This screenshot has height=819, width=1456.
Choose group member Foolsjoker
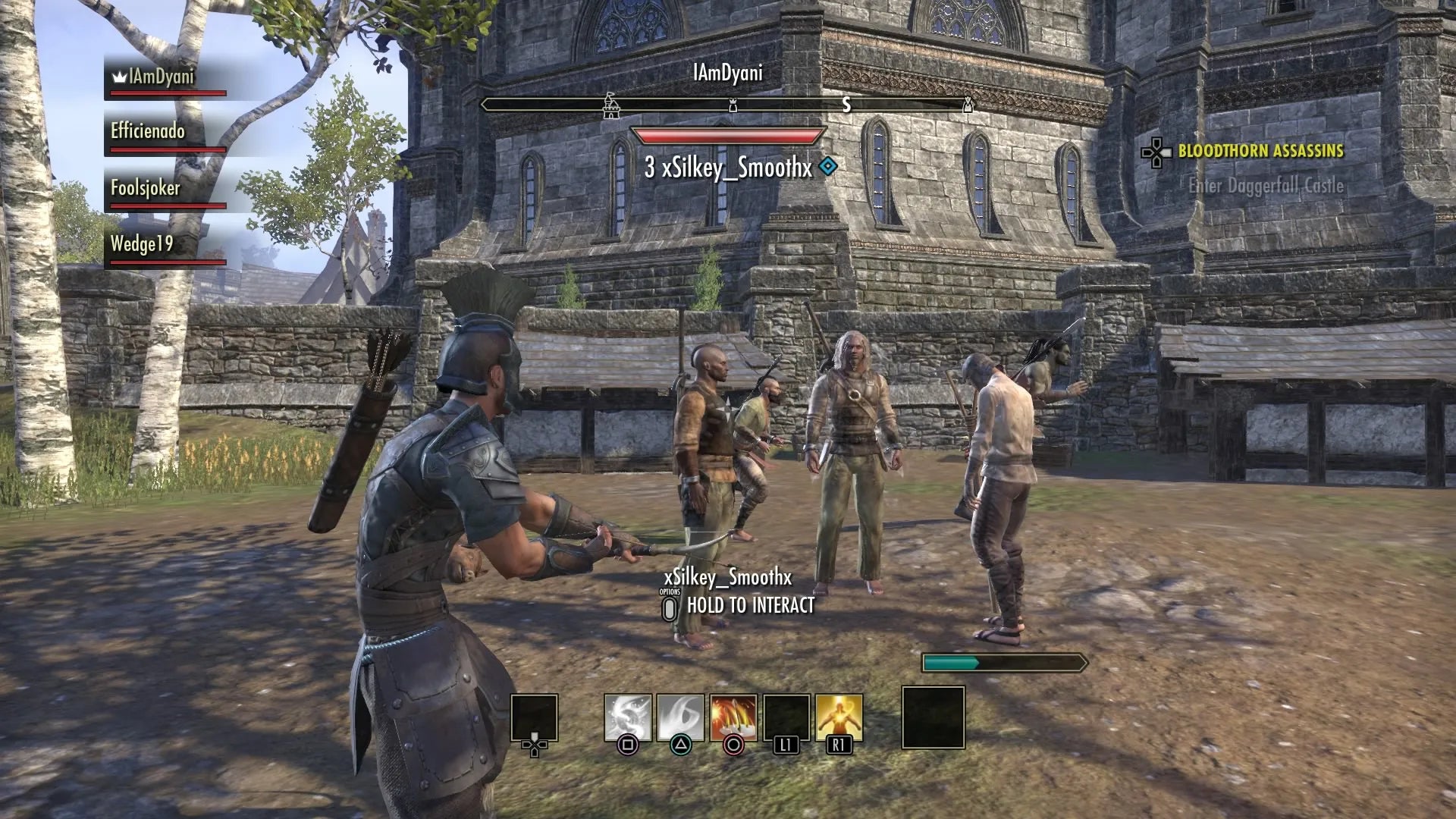click(146, 188)
